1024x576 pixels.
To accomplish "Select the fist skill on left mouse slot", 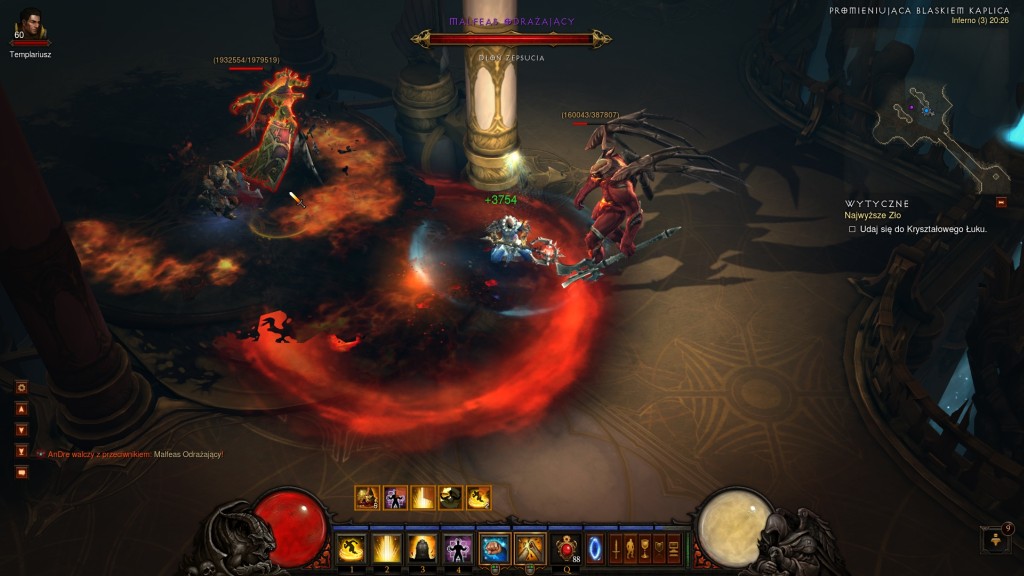I will point(494,548).
